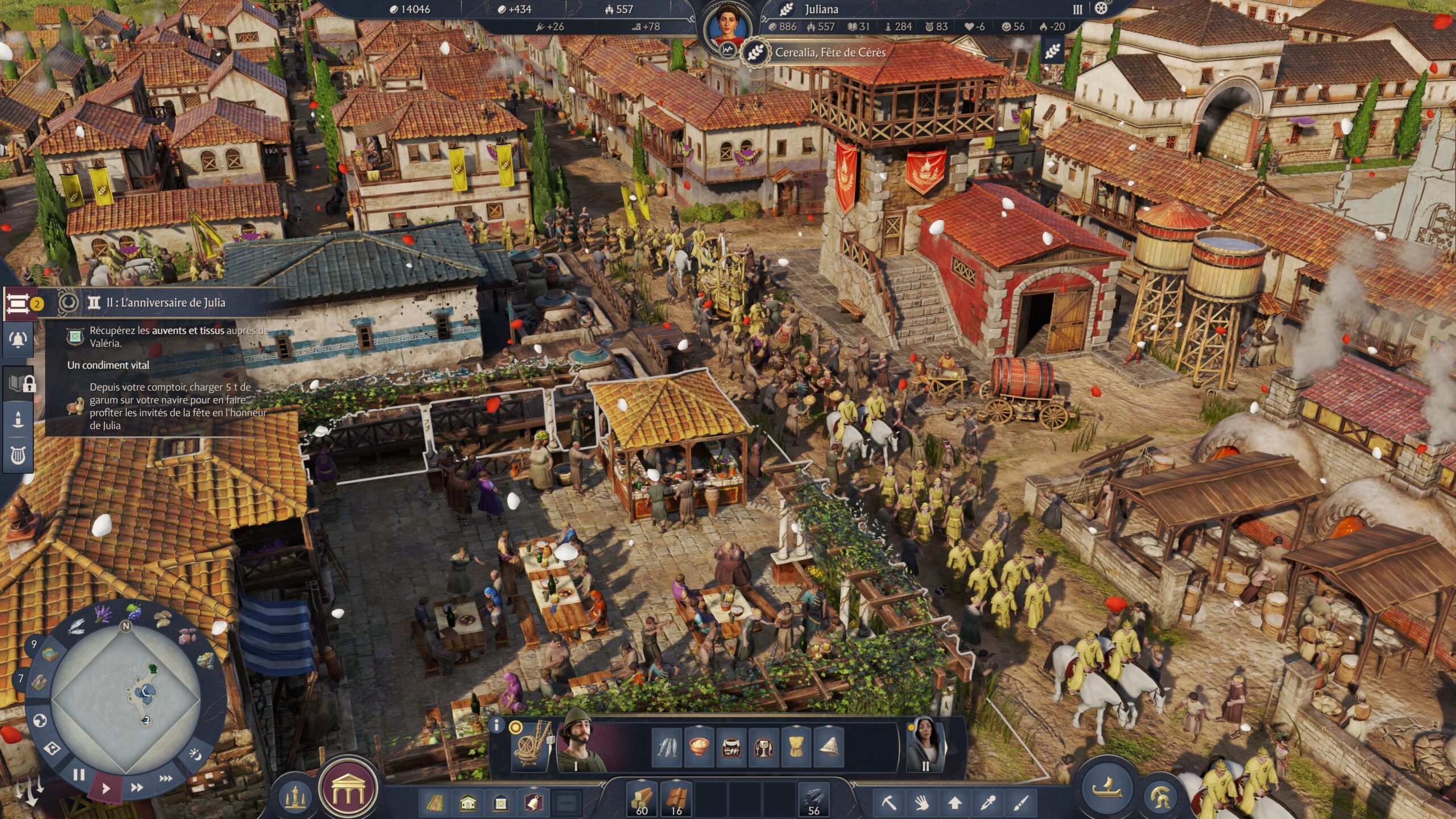Open the Cerealia, Fête de Cérès festival banner

[829, 53]
